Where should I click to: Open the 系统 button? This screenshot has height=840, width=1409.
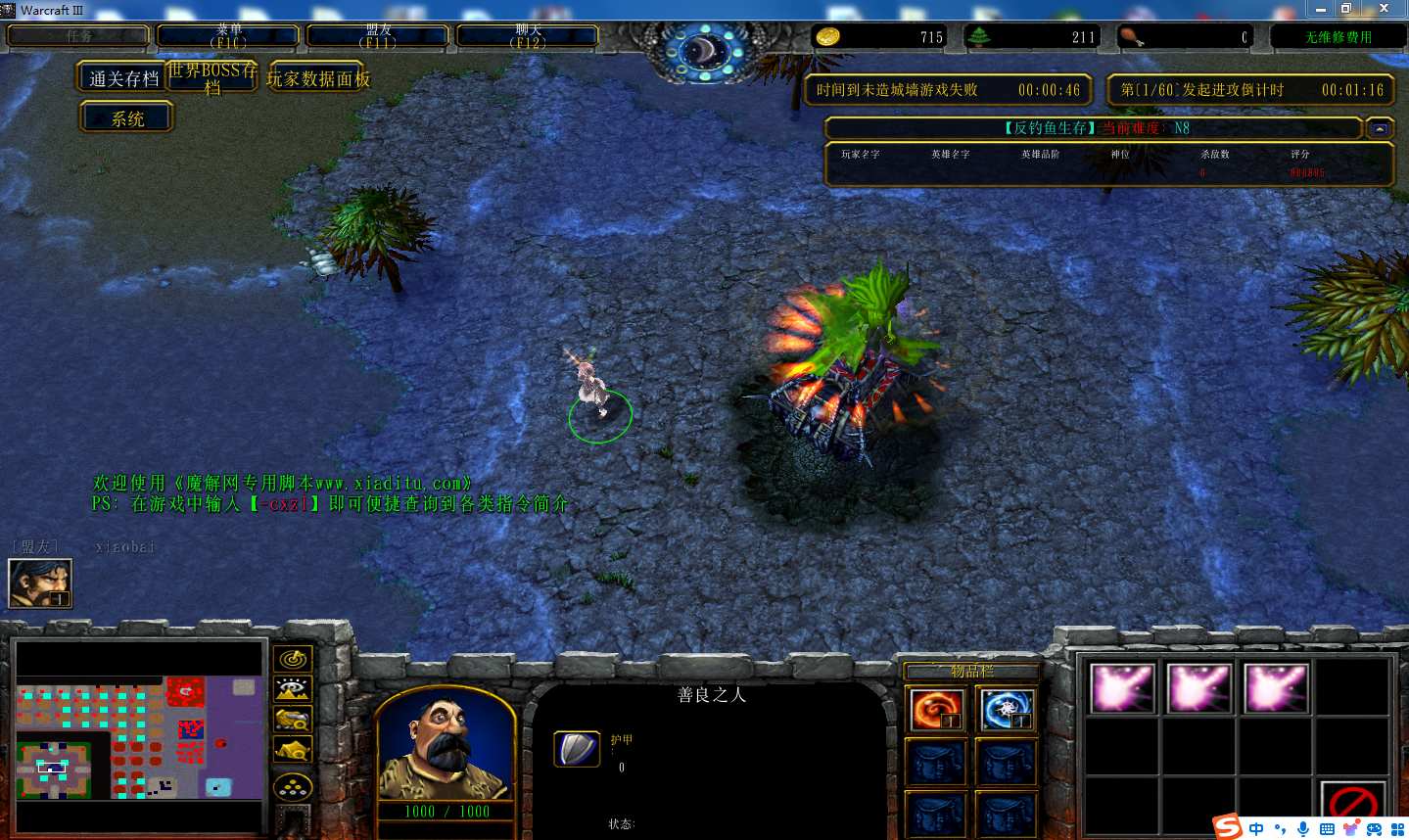[127, 118]
